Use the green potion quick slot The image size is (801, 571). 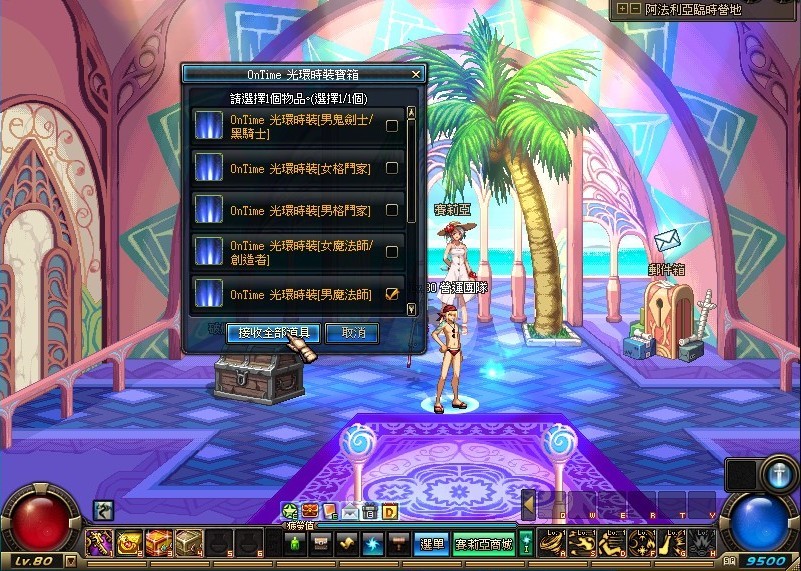click(x=295, y=543)
